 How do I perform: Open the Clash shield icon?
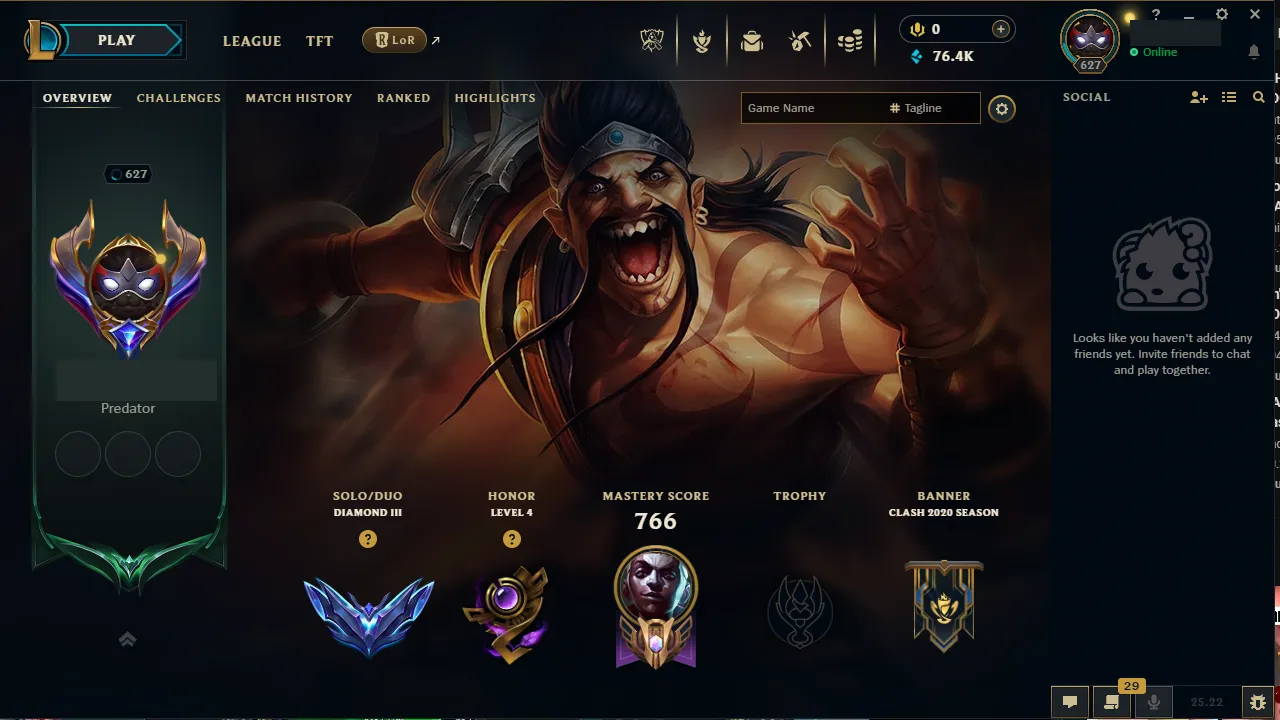[x=702, y=40]
